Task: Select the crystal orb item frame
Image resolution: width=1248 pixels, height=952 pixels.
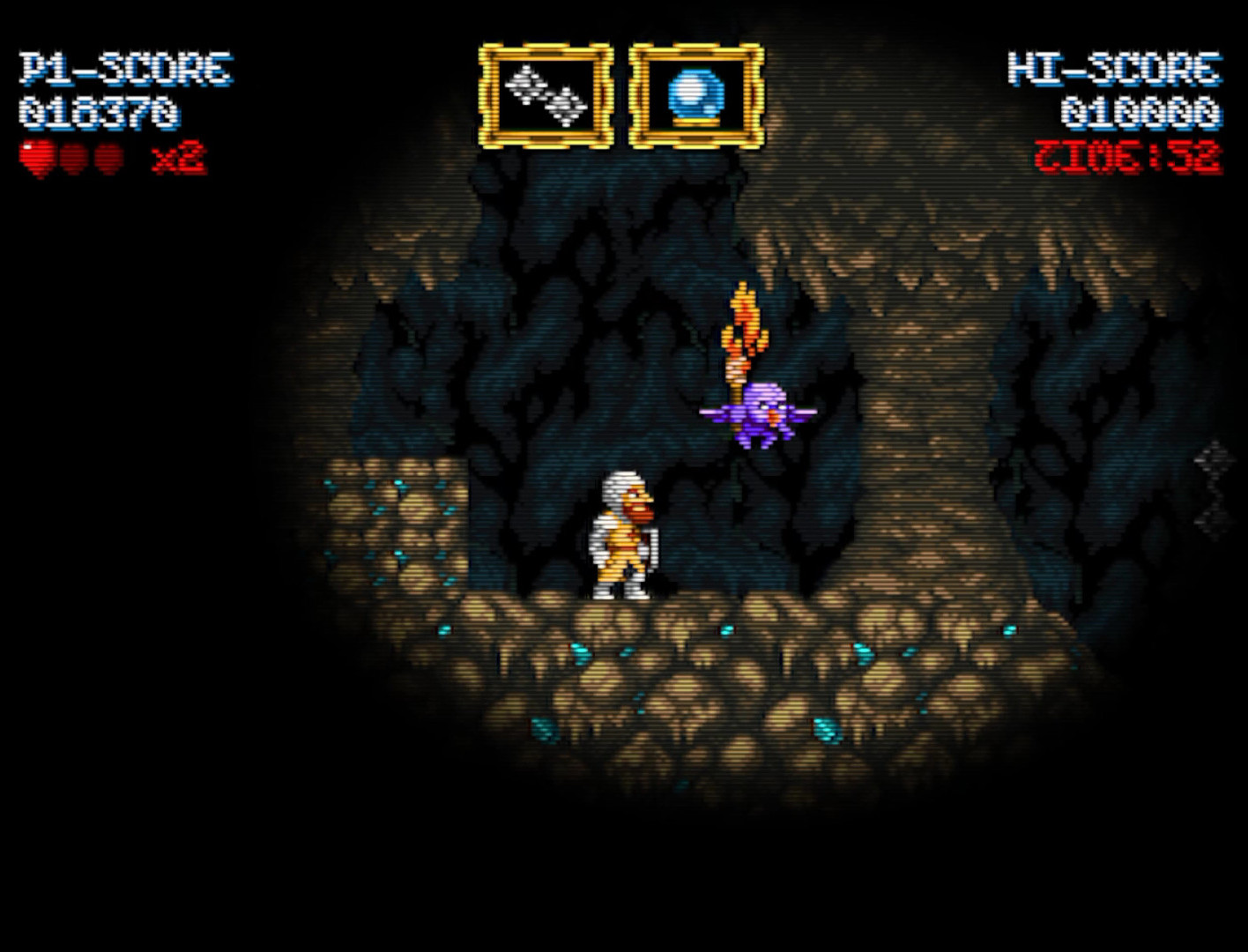Action: coord(695,93)
